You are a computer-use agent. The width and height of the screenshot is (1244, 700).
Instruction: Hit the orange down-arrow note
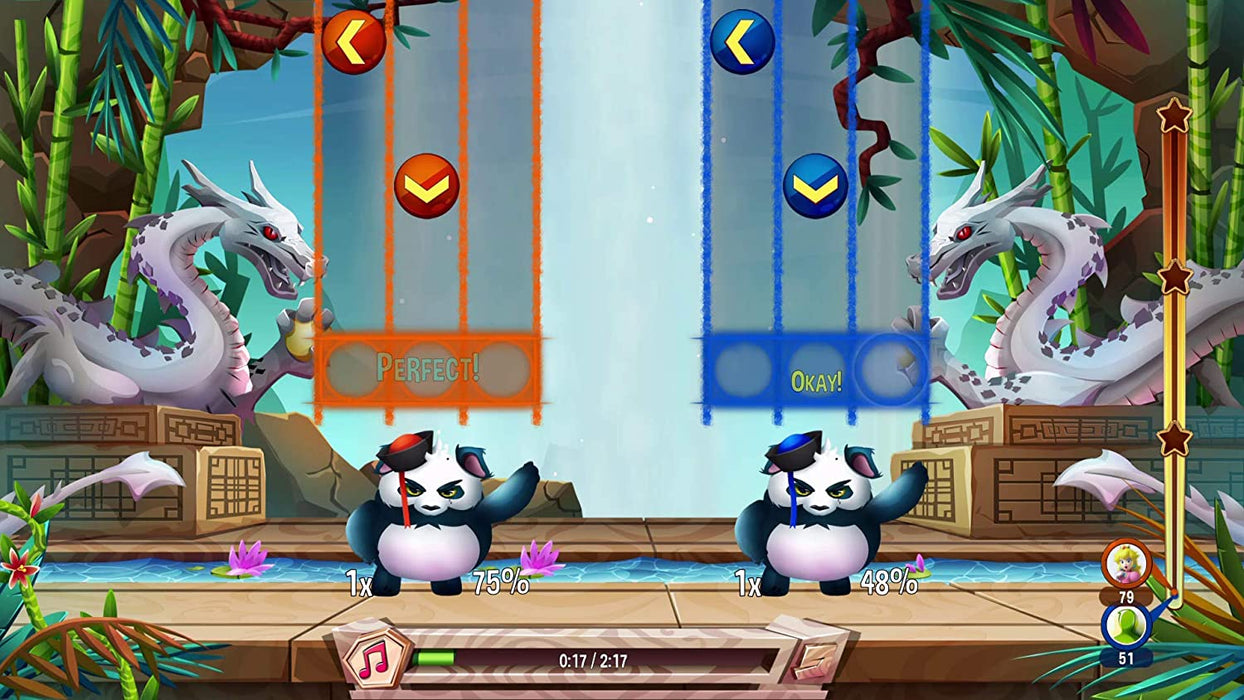(x=427, y=186)
